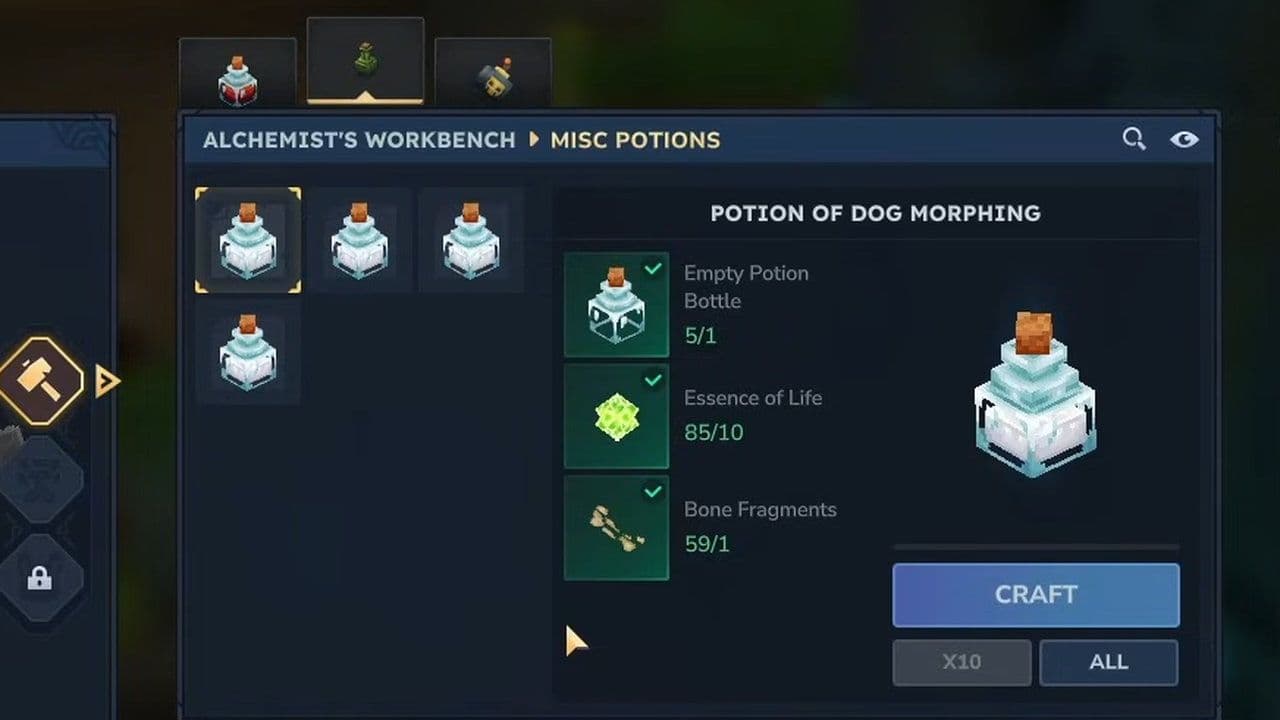
Task: Click the progress bar above the Craft button
Action: click(1035, 546)
